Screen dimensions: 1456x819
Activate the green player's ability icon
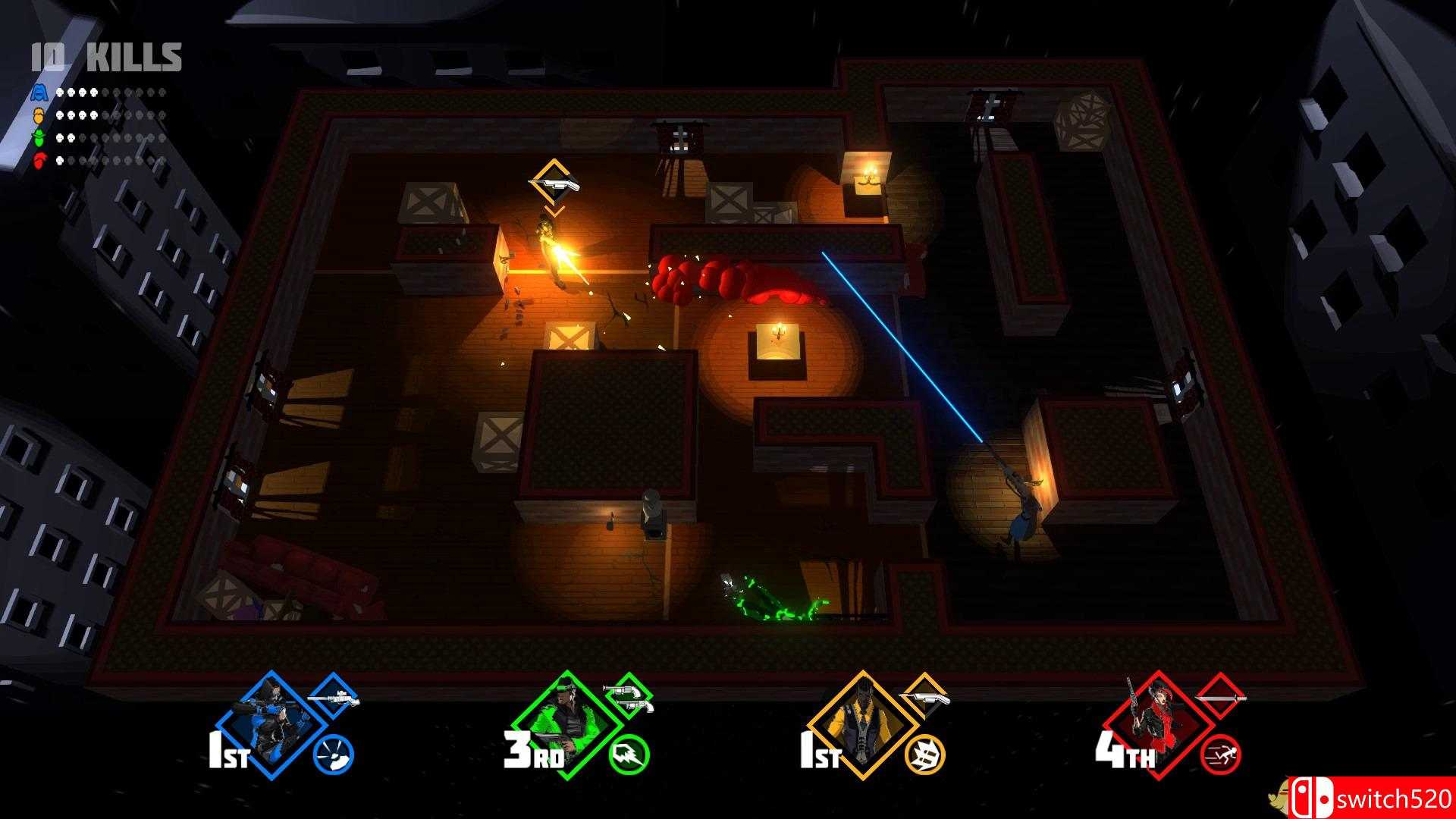click(629, 755)
